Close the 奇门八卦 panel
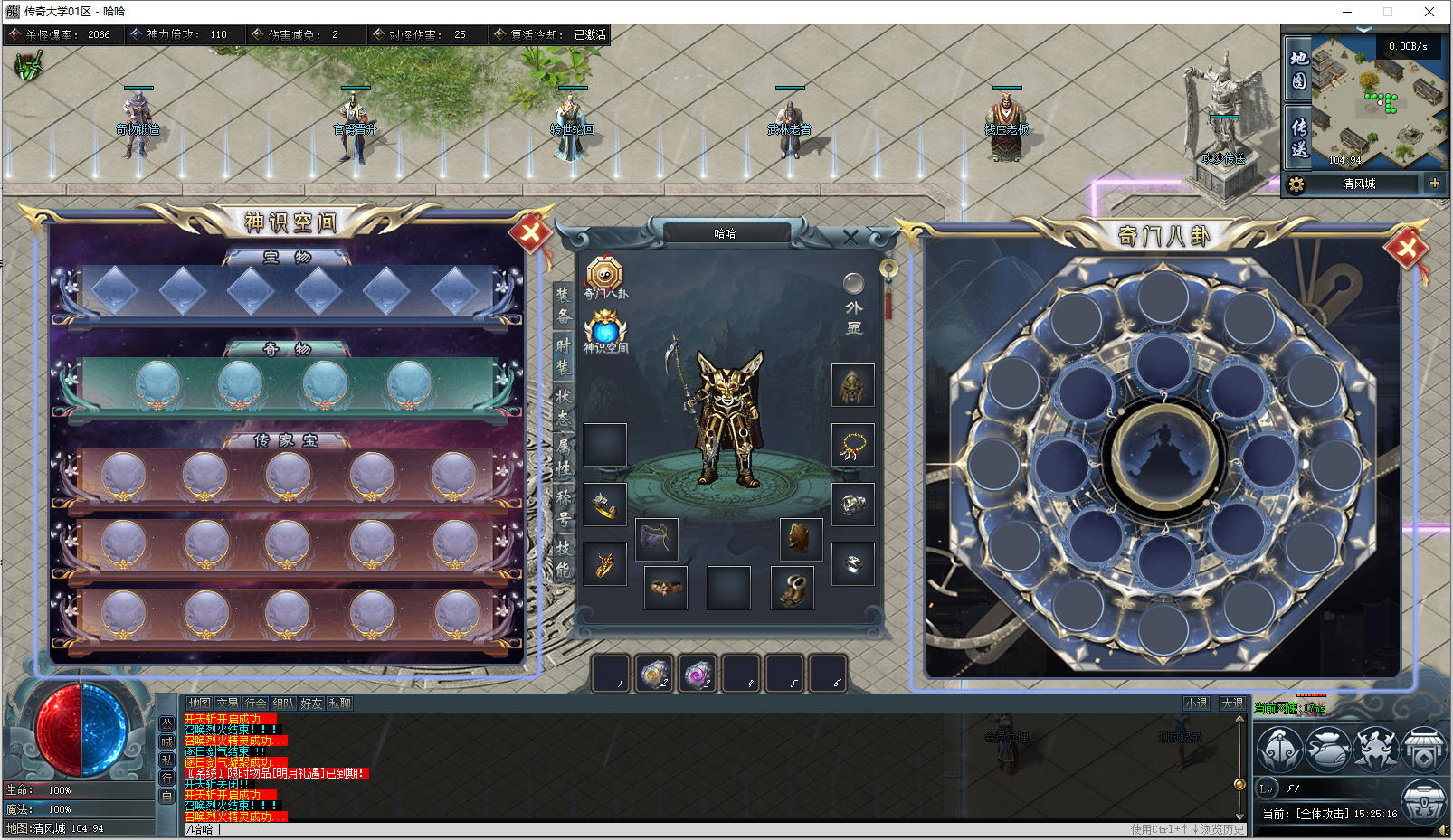Screen dimensions: 1453x840 [1406, 247]
